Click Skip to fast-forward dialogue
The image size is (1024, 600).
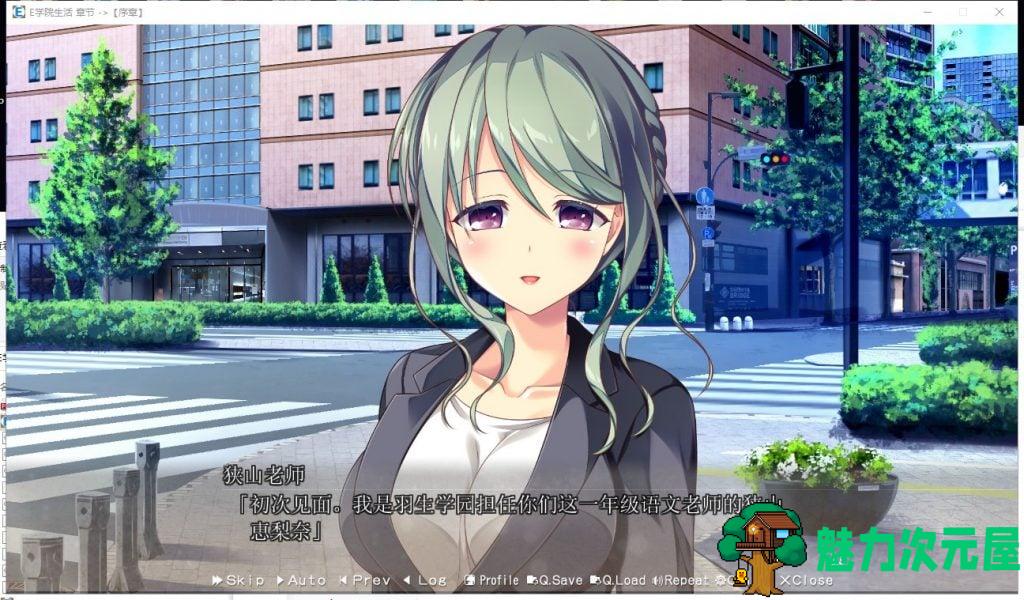pos(238,580)
